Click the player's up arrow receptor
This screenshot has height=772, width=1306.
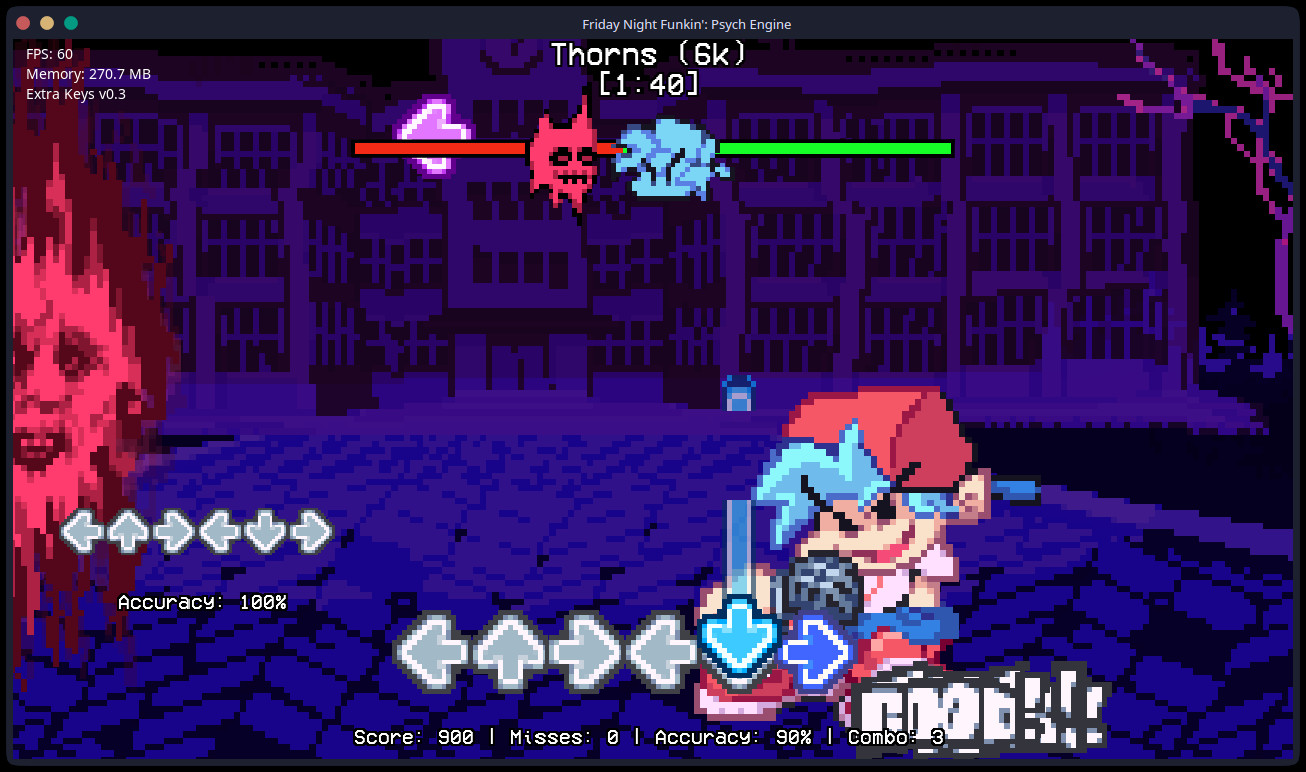(511, 650)
